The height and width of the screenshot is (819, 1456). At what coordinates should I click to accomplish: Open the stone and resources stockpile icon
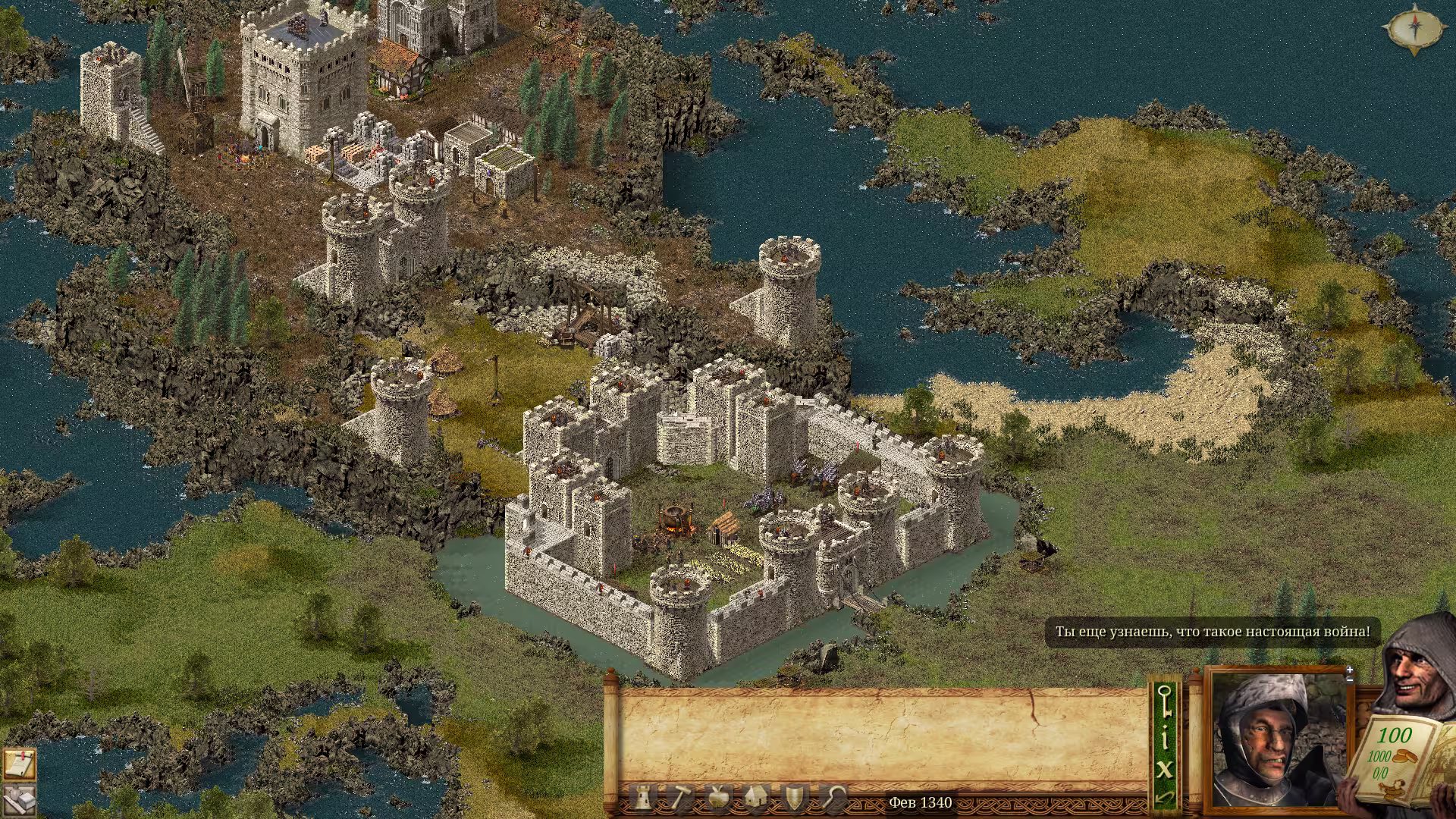coord(18,800)
